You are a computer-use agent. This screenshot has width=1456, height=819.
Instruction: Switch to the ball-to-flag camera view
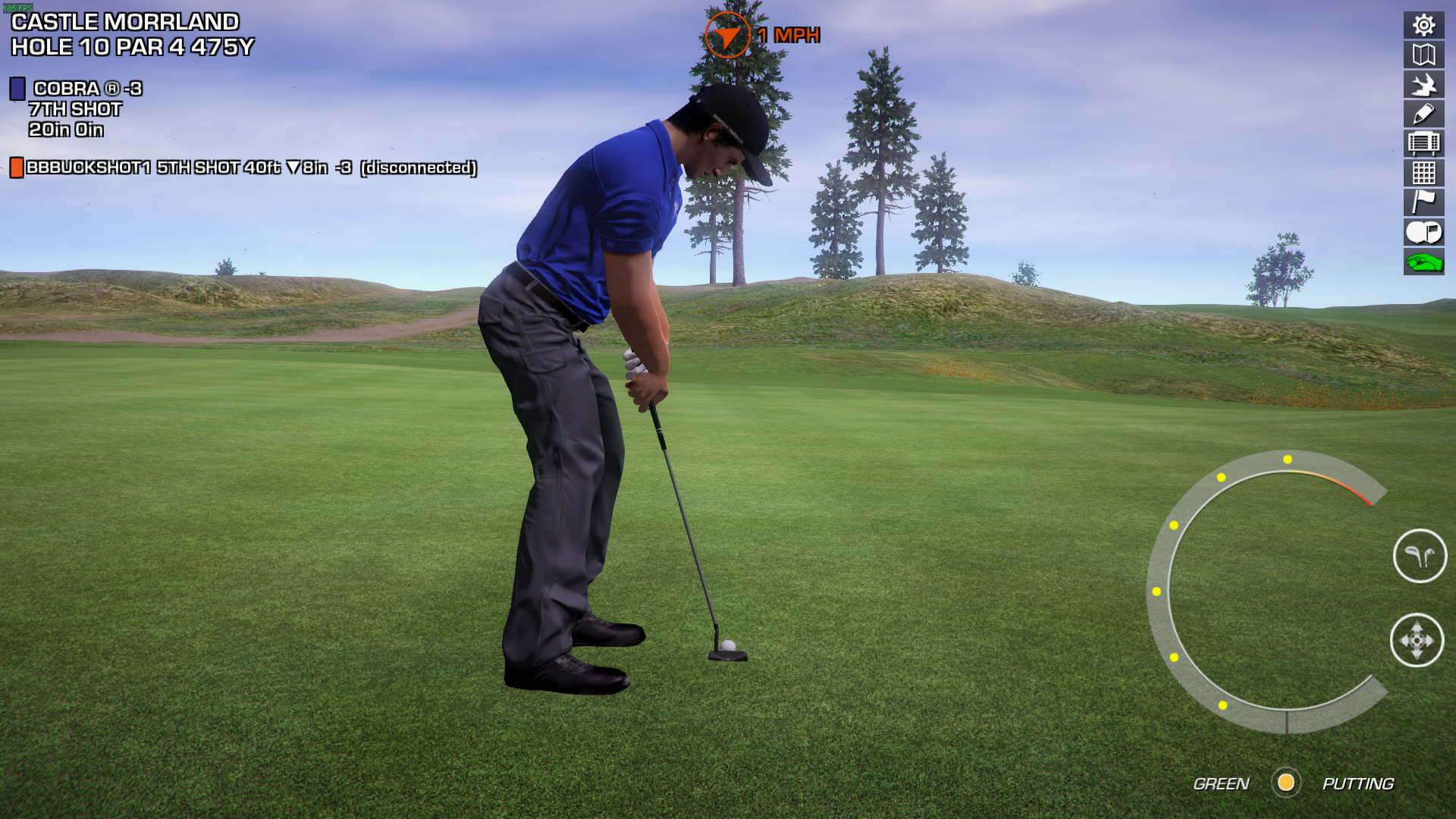pyautogui.click(x=1423, y=232)
